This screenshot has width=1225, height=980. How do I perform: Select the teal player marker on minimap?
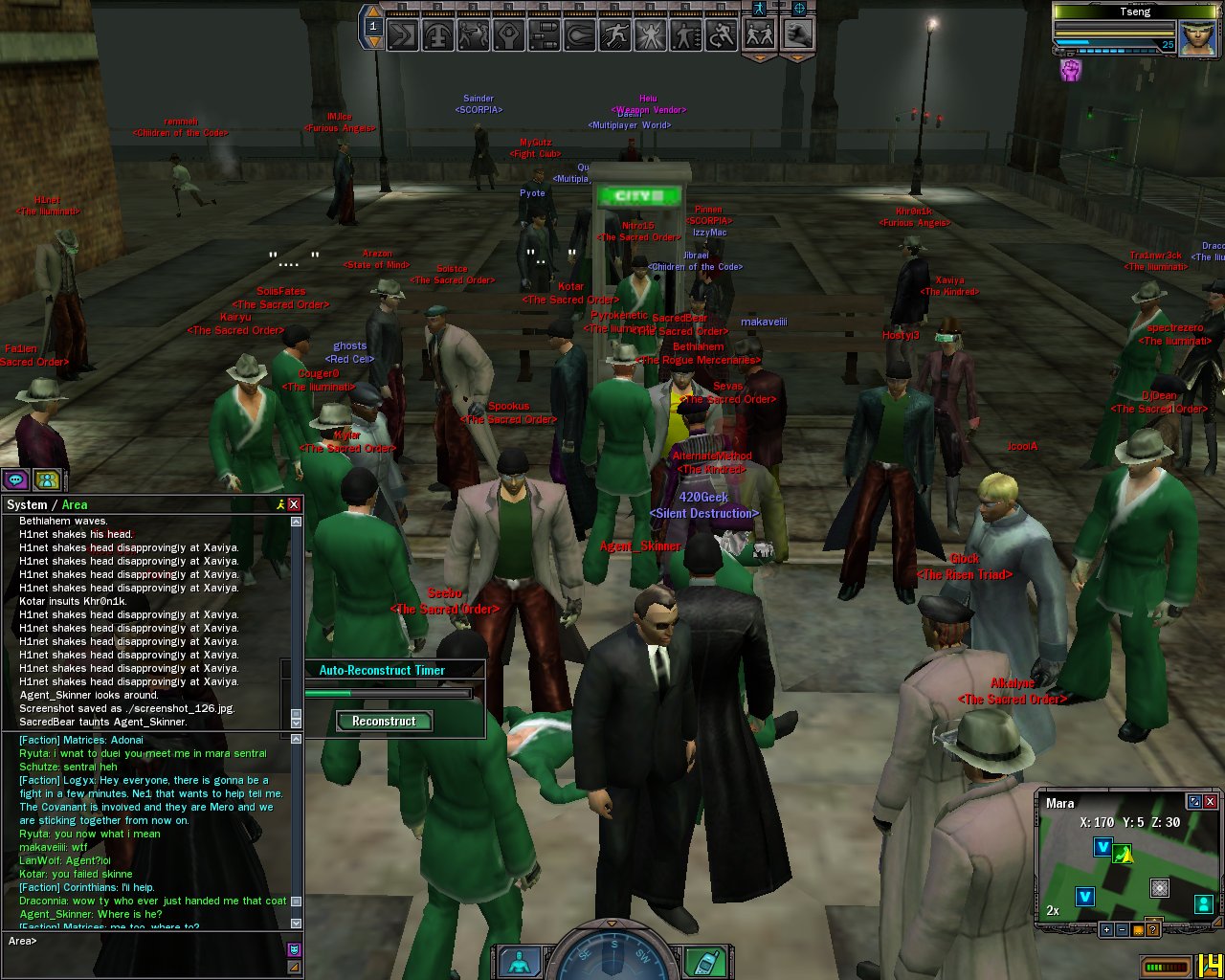click(x=1203, y=903)
